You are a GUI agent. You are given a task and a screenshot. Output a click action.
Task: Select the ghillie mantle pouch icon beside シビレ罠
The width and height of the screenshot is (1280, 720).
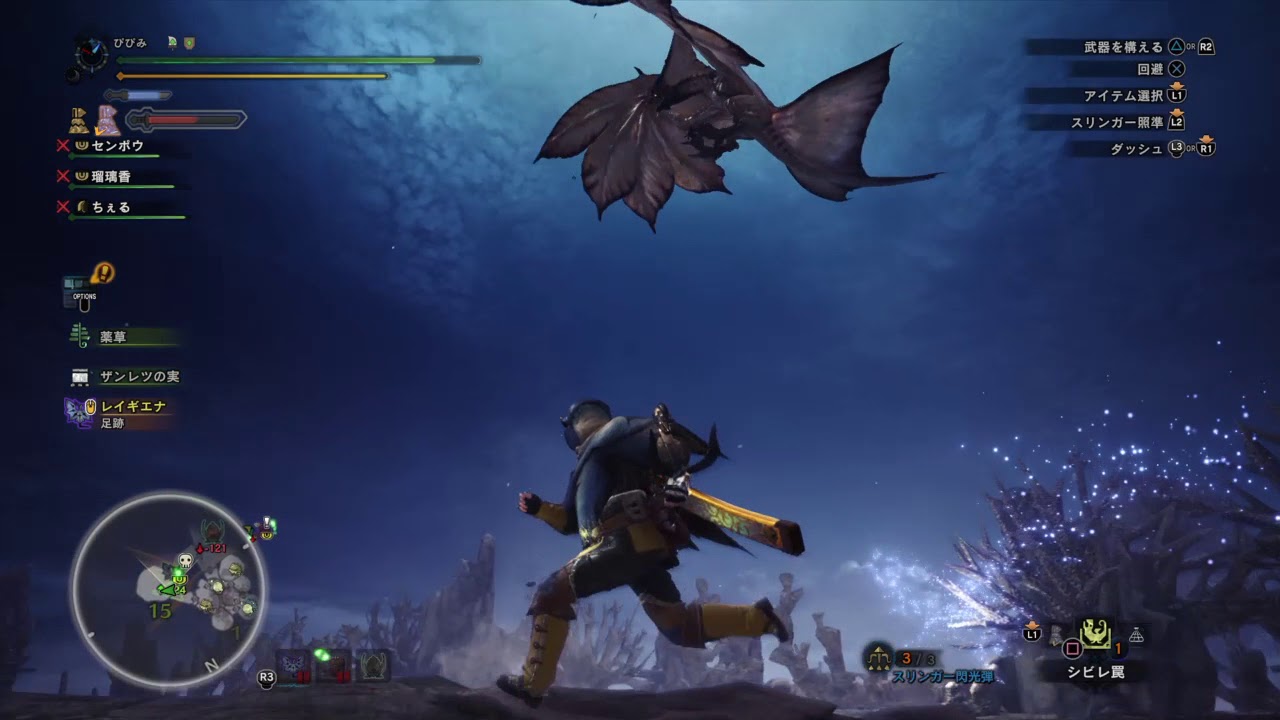point(1055,635)
